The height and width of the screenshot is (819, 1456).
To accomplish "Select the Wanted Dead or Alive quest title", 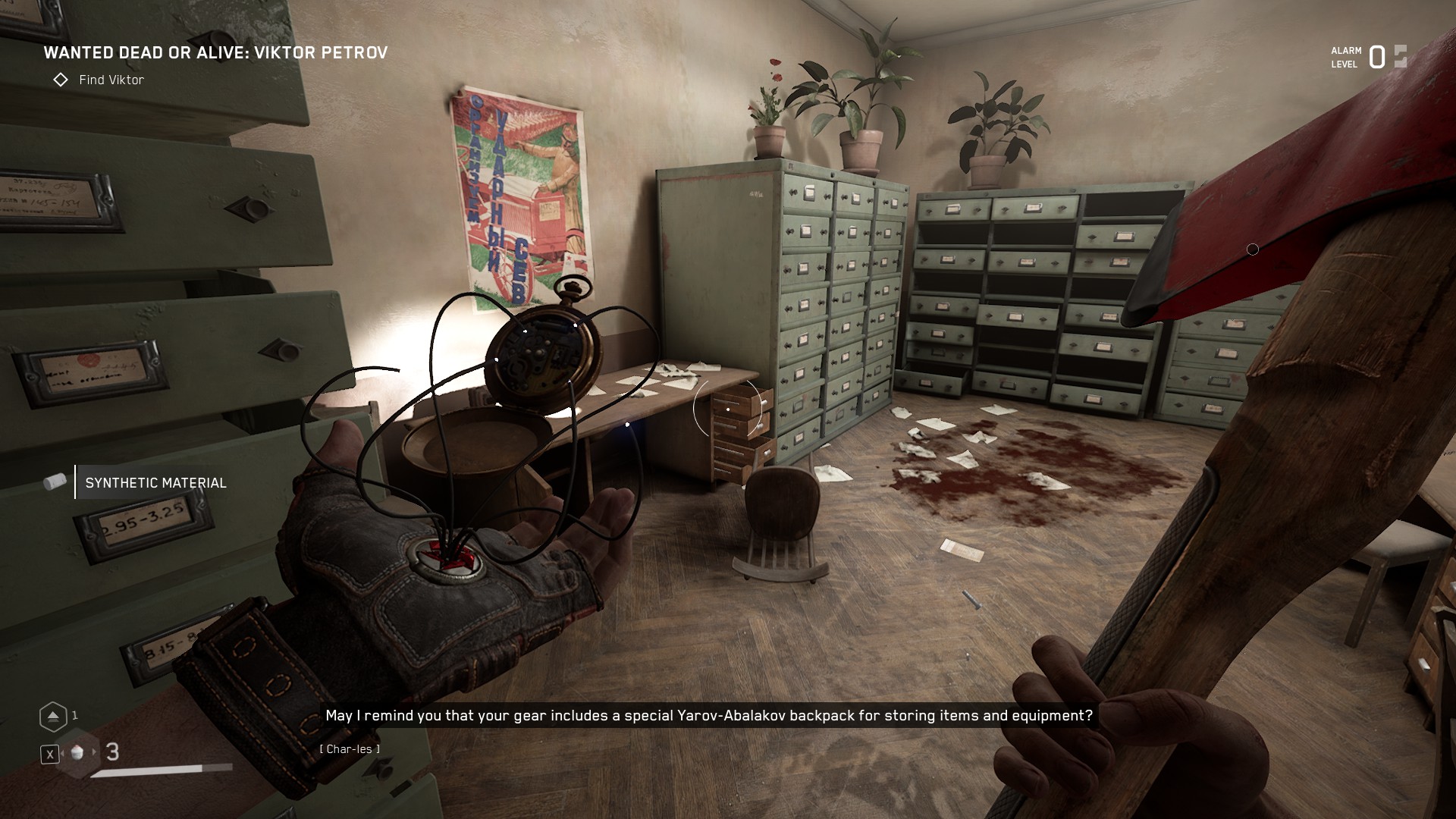I will tap(215, 52).
